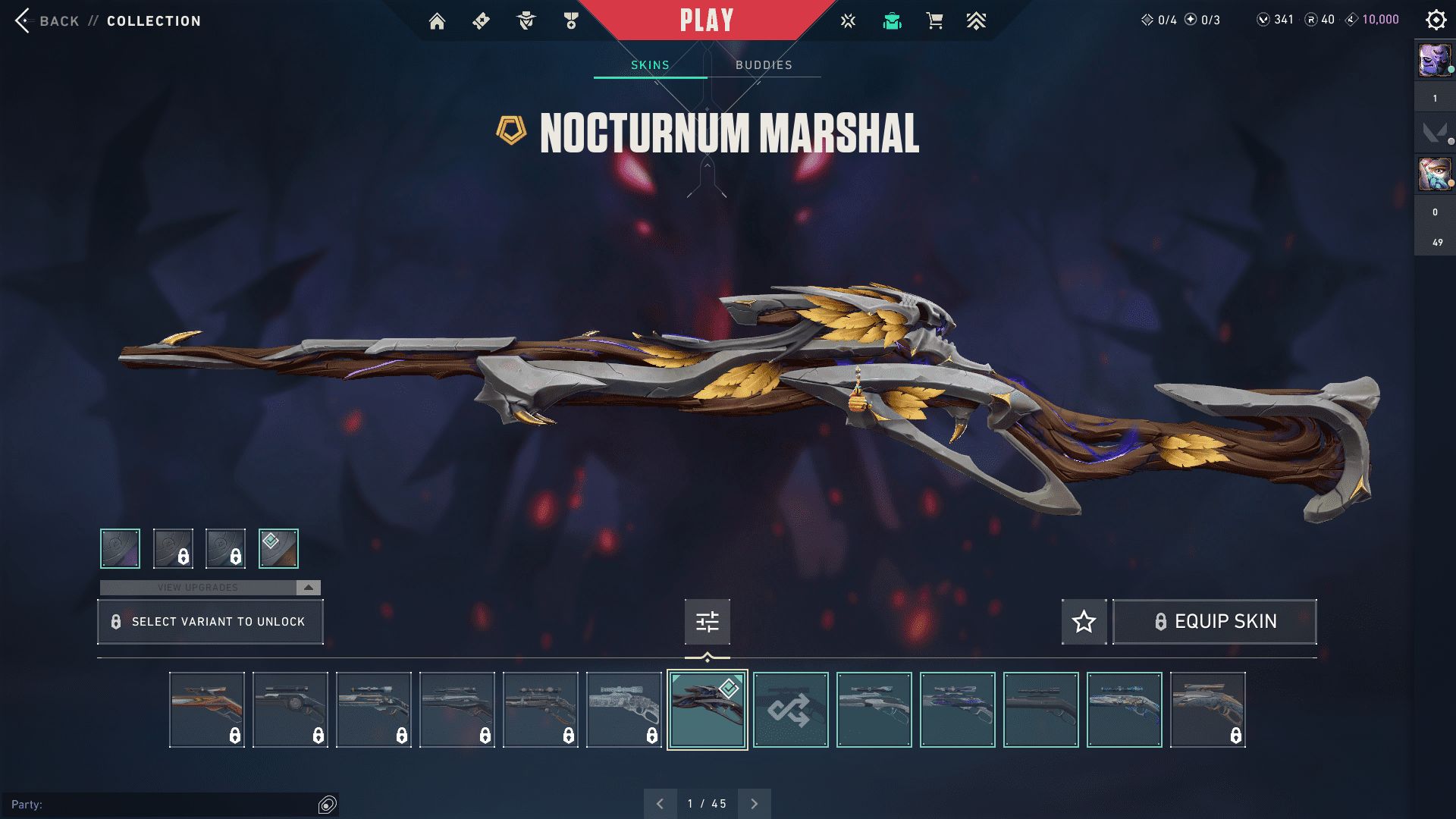Click the purple-faced friend avatar
Screen dimensions: 1456x819
pos(1434,61)
